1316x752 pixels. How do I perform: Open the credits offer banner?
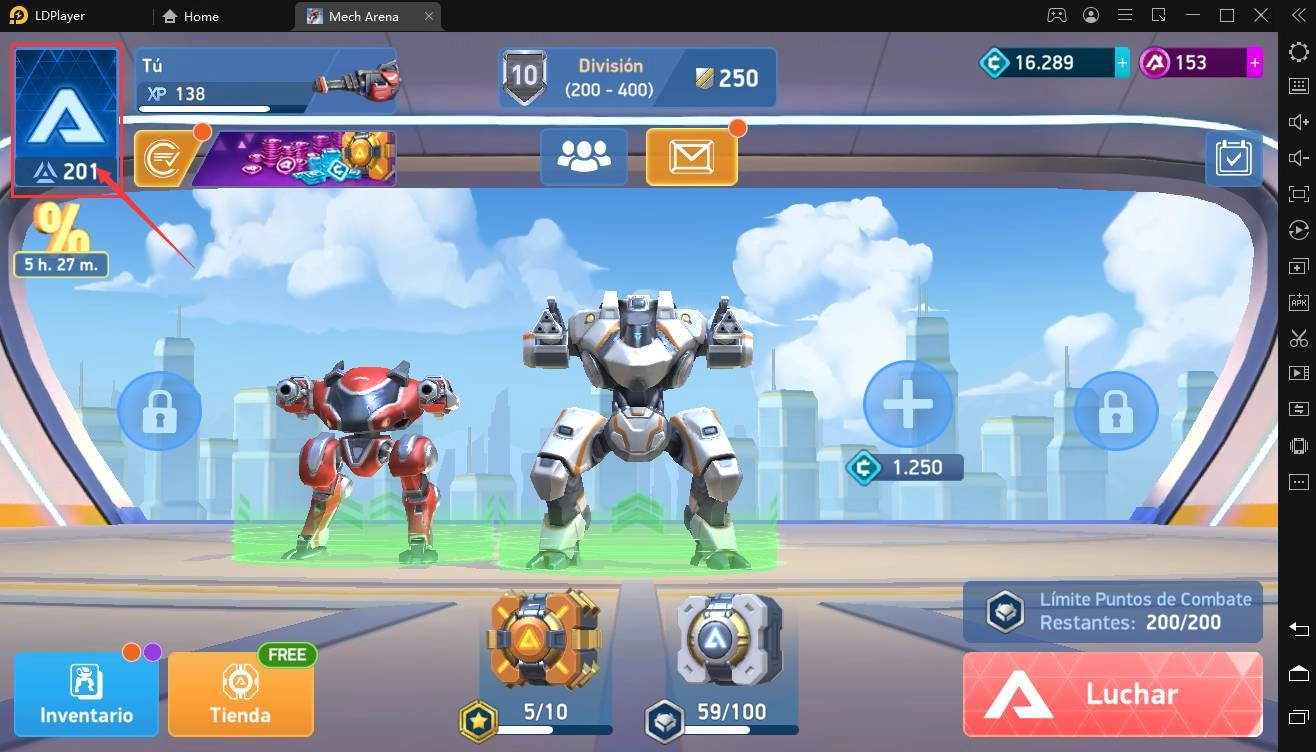265,159
